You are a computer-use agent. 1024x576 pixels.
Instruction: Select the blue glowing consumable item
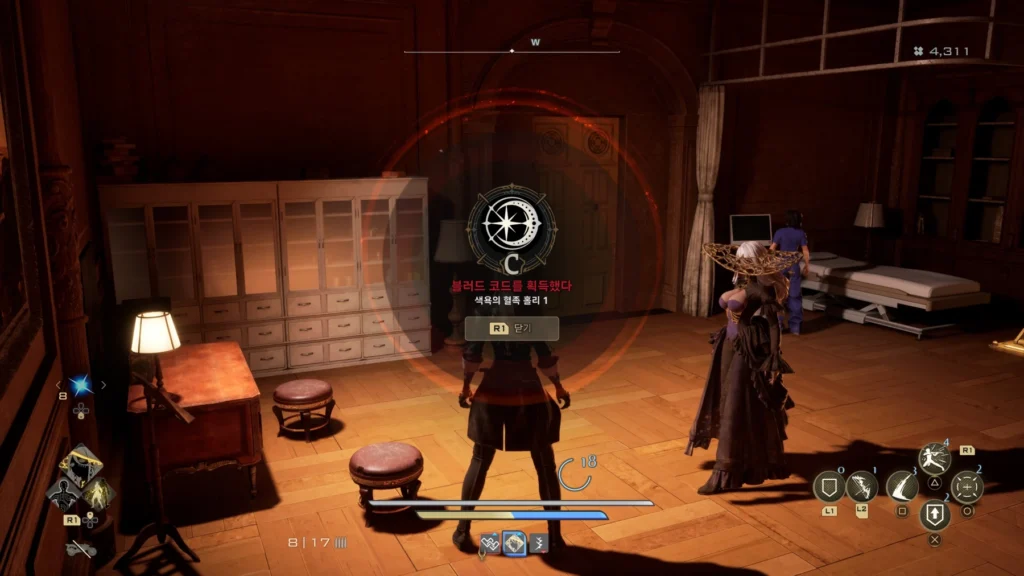coord(80,385)
